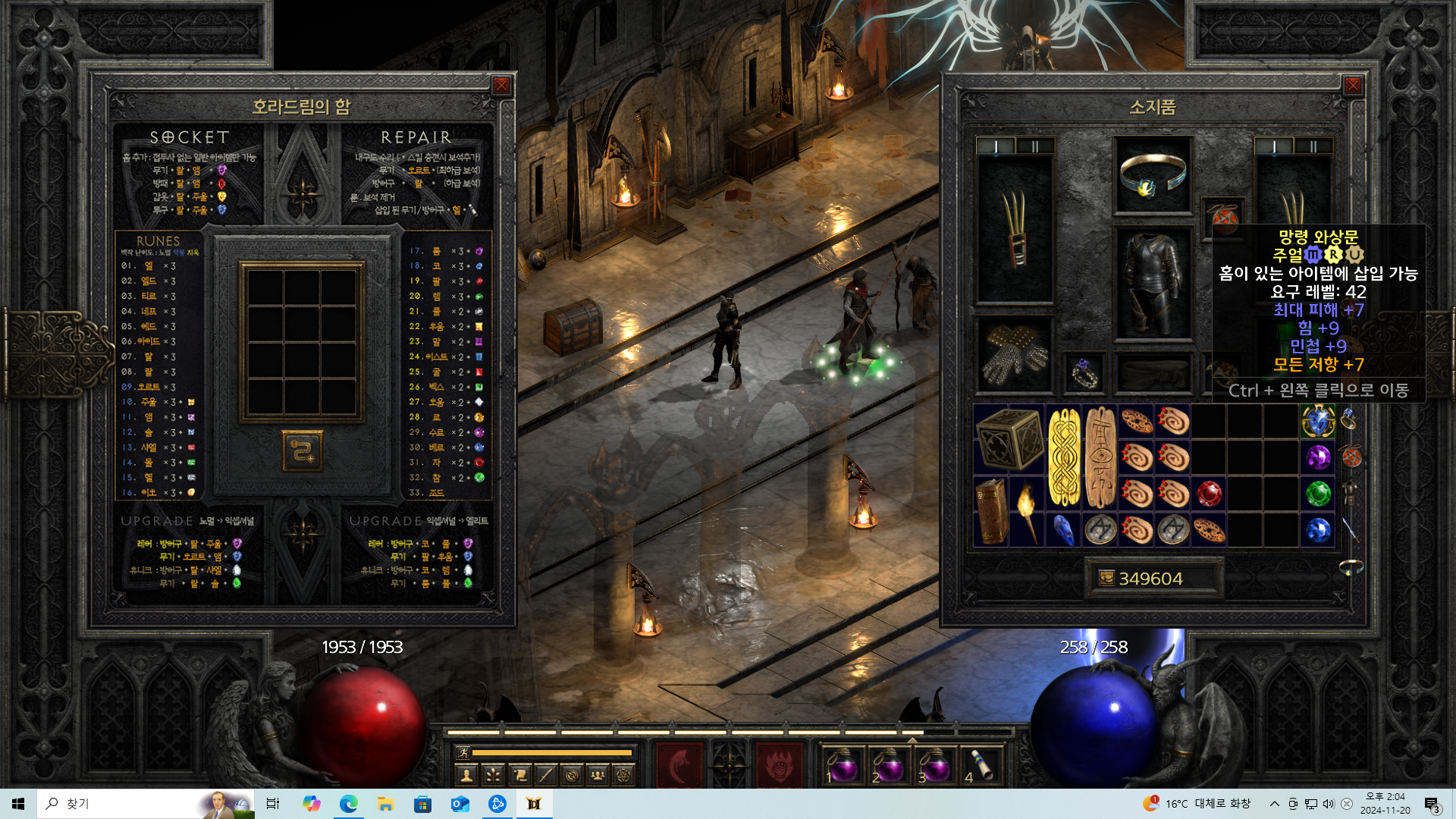The image size is (1456, 819).
Task: Pick the purple amethyst gem
Action: pos(1318,457)
